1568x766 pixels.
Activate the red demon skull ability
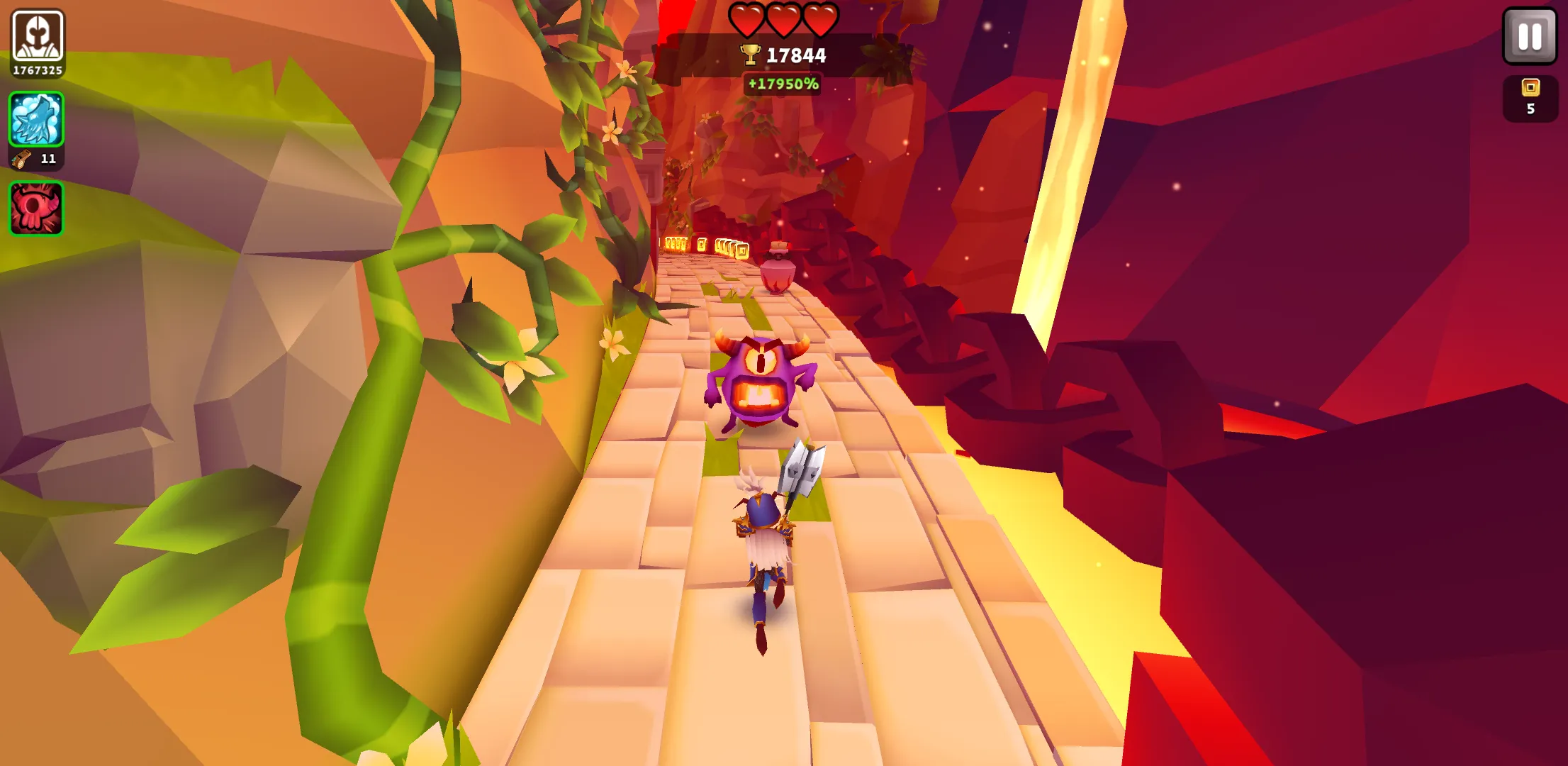pos(35,209)
